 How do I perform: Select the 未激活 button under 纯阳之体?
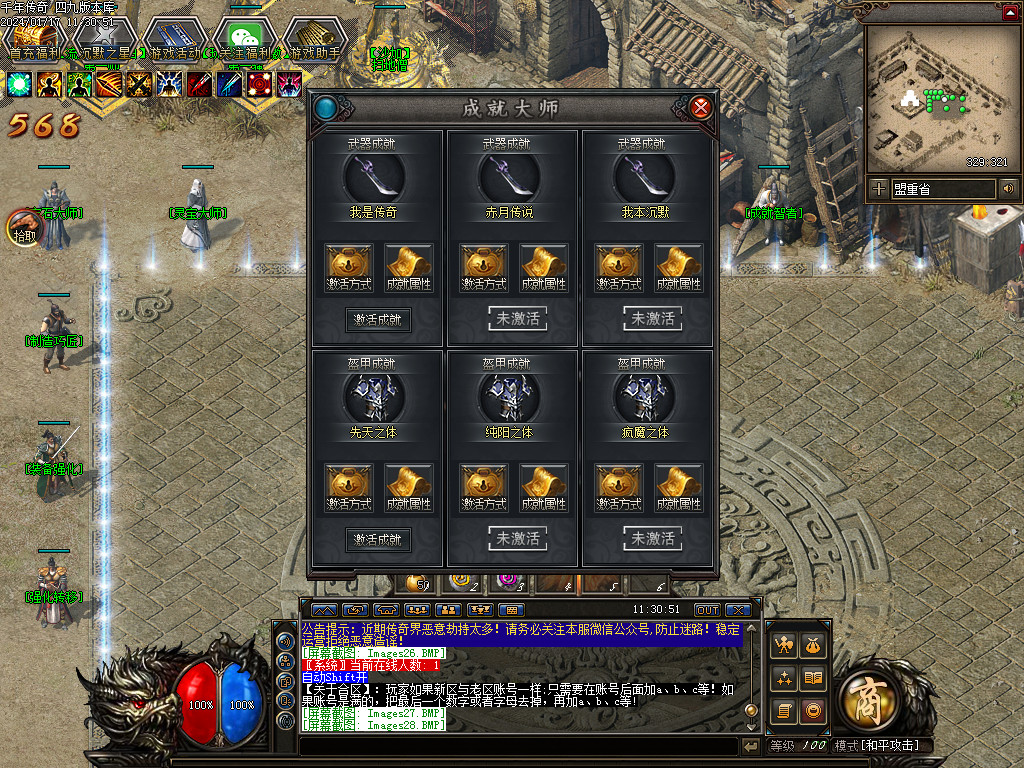tap(517, 538)
